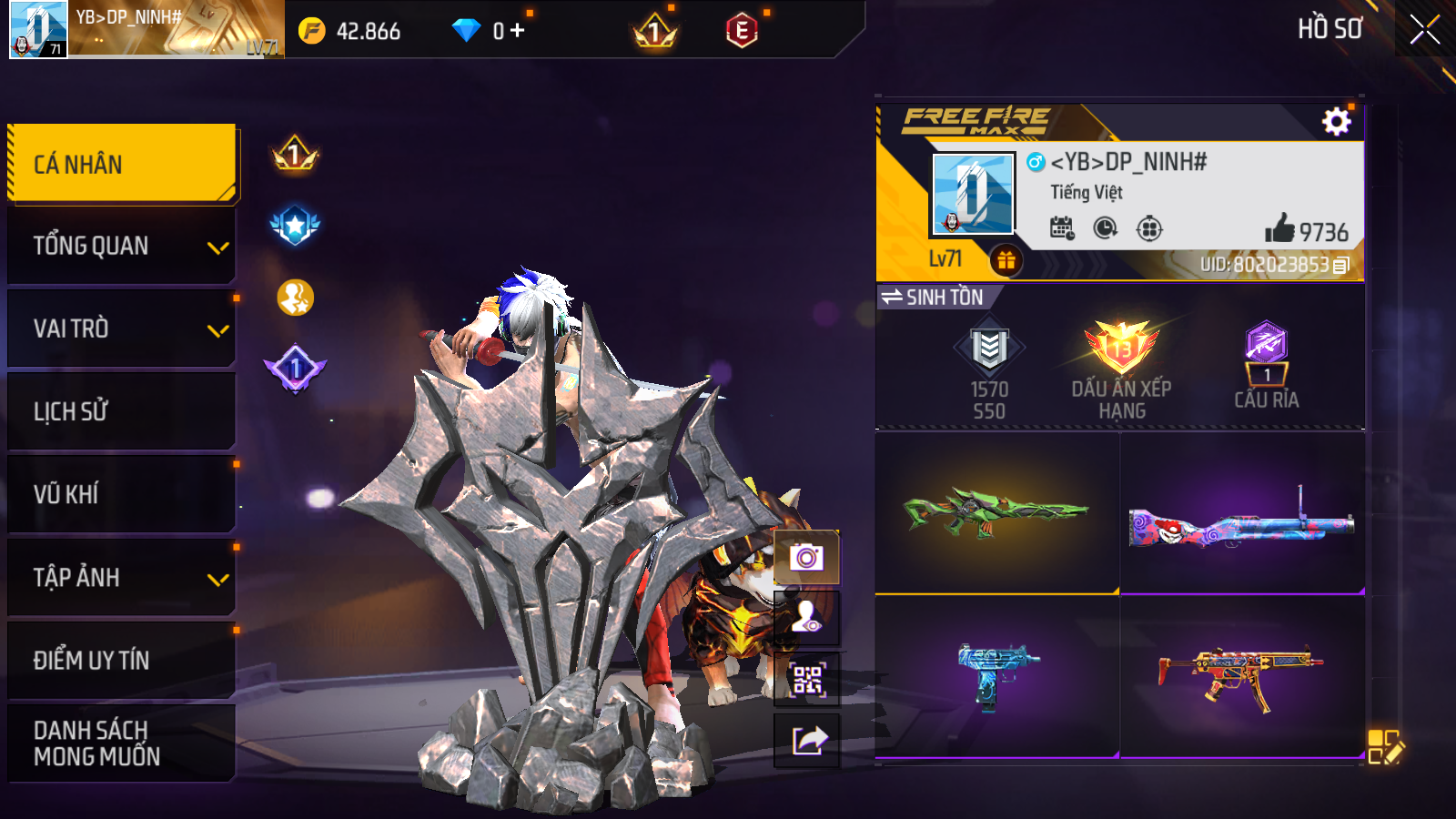Open profile settings gear icon

[x=1336, y=121]
